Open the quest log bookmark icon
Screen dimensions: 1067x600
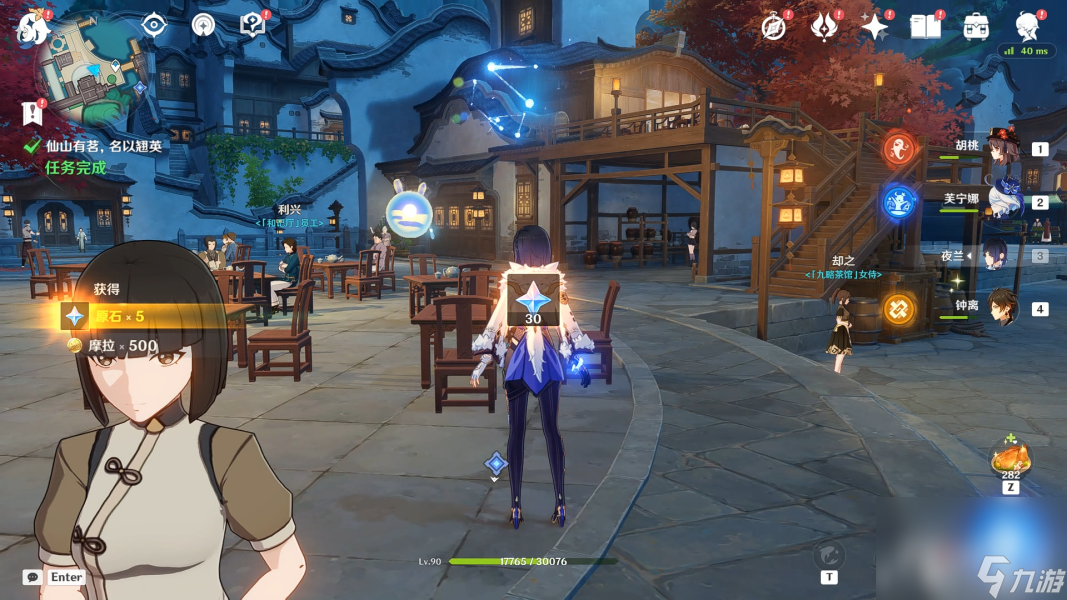coord(33,114)
